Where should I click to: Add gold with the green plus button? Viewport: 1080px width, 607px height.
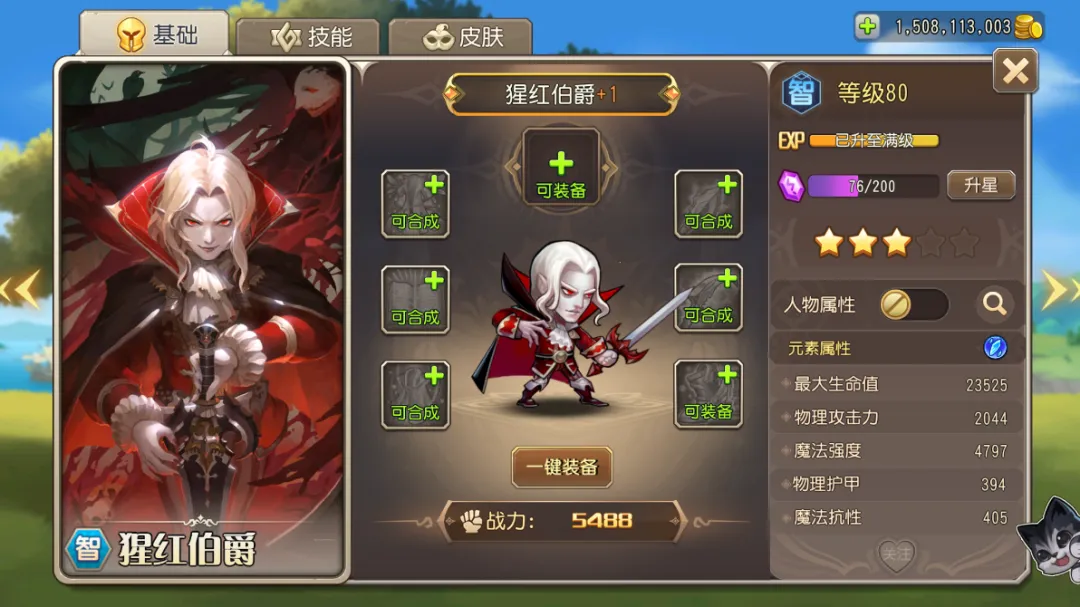click(868, 27)
